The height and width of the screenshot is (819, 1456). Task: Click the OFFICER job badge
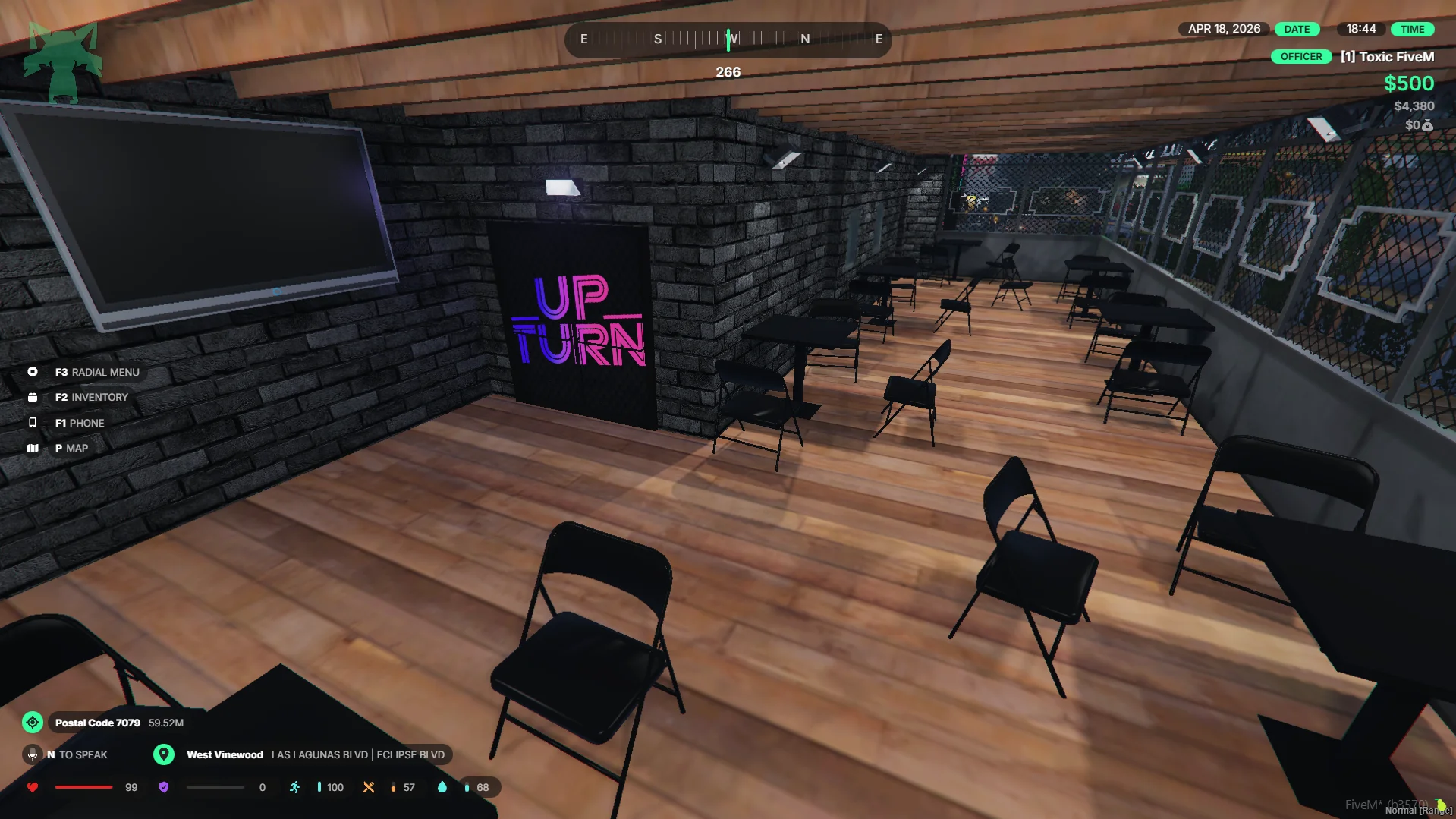1300,57
